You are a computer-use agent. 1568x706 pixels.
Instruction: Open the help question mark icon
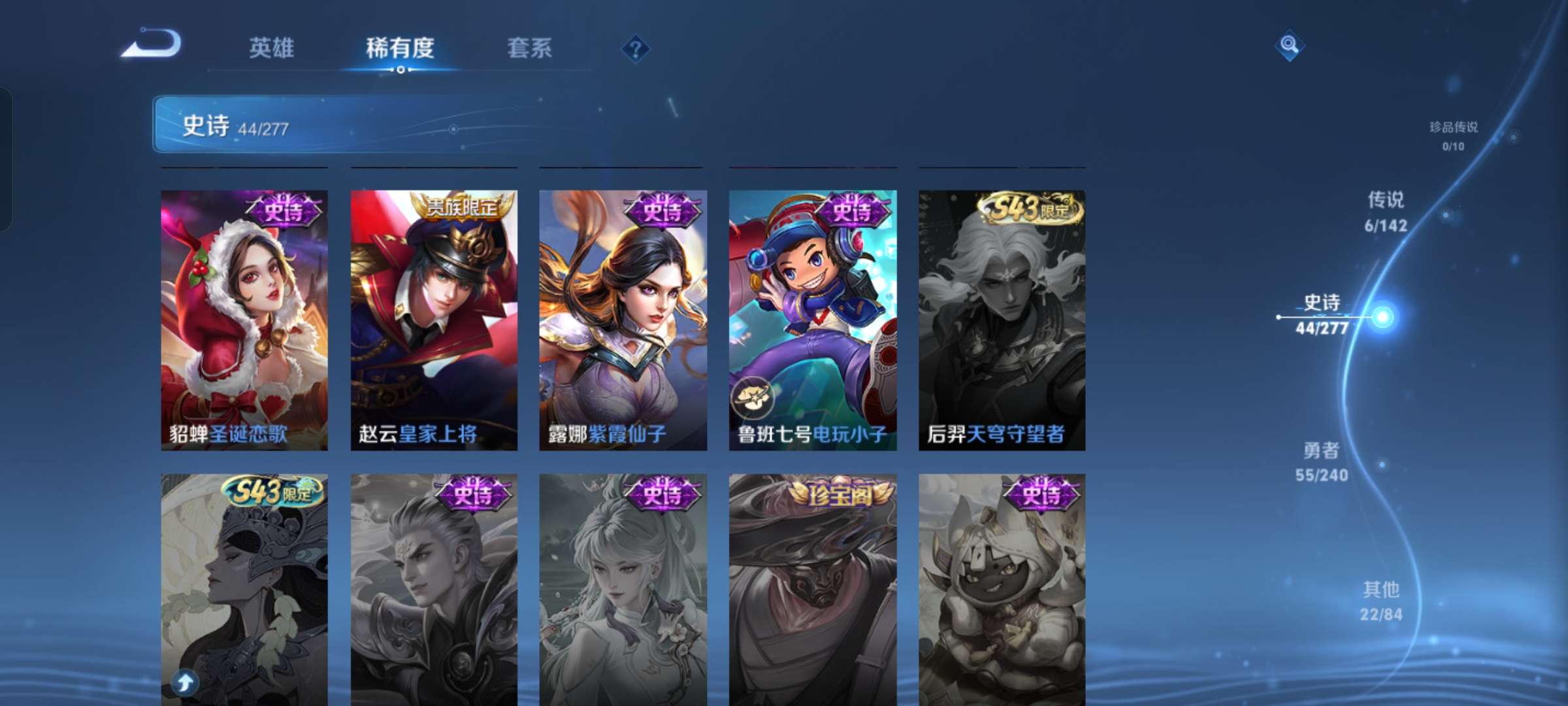637,49
